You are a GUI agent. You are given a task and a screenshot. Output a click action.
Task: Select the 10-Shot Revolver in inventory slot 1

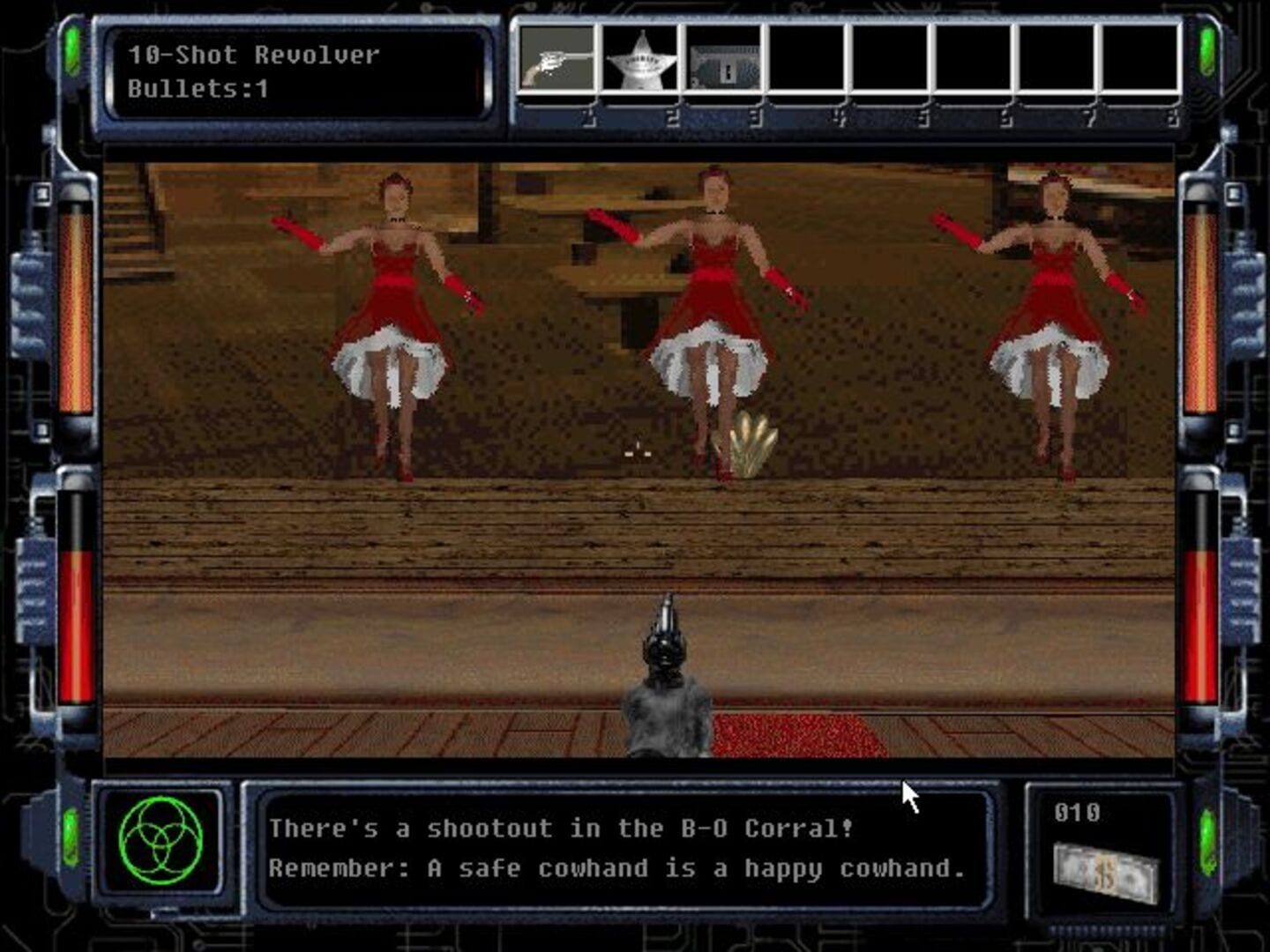556,62
